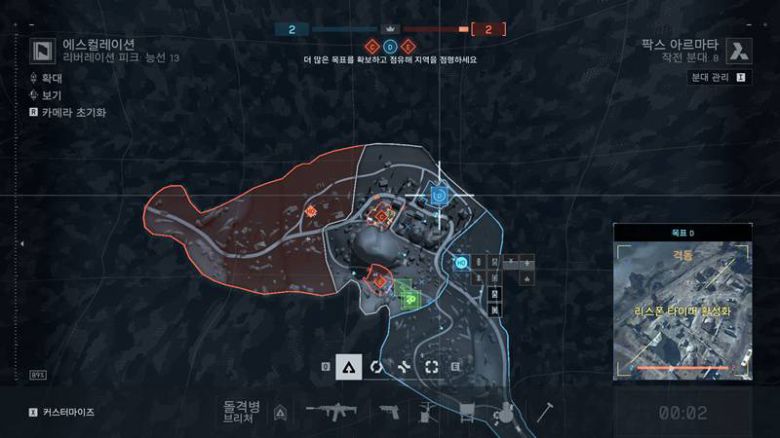This screenshot has height=438, width=780.
Task: Deploy at the blue HQ marker
Action: pyautogui.click(x=461, y=263)
